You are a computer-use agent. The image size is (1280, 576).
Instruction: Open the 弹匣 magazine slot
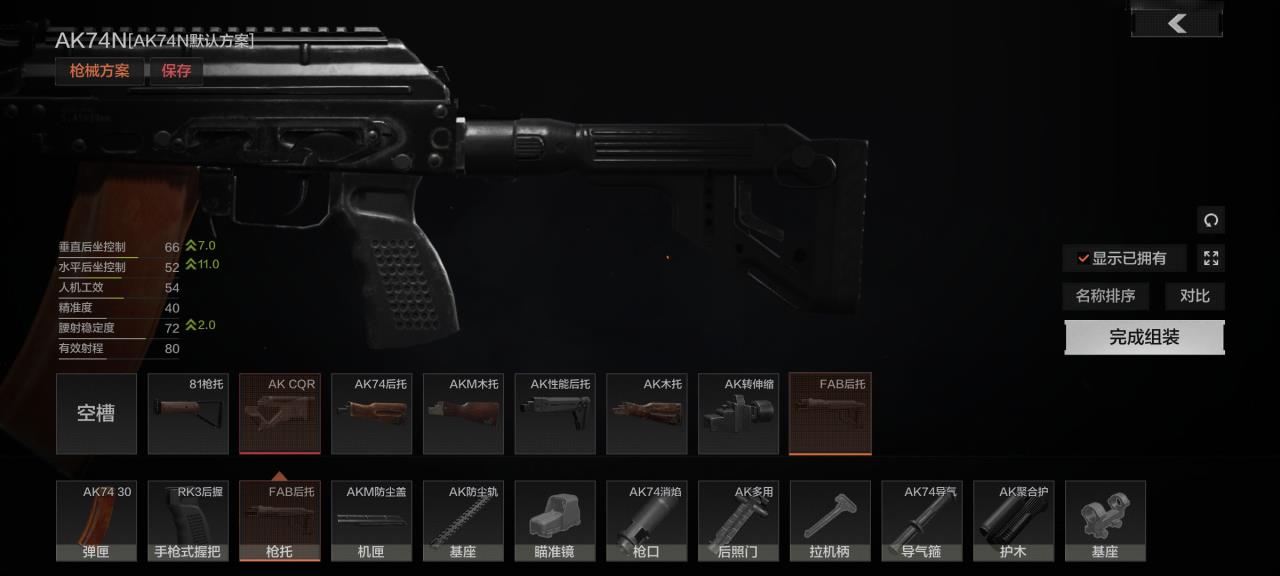(96, 521)
